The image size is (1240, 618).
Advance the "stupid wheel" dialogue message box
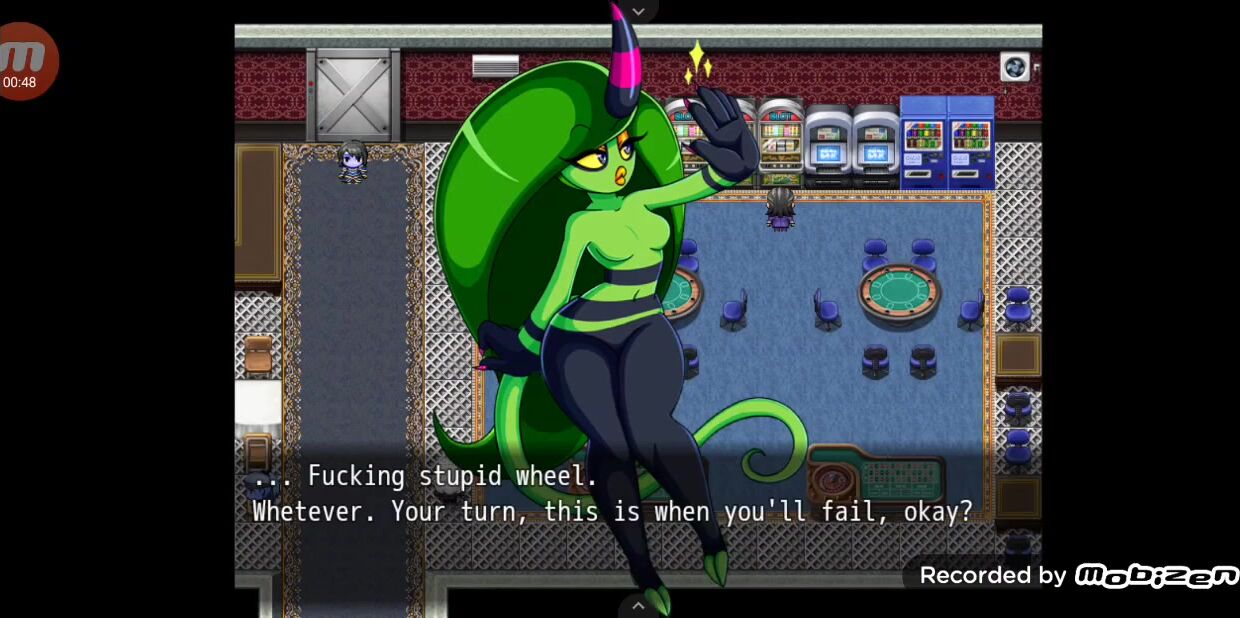(x=612, y=494)
